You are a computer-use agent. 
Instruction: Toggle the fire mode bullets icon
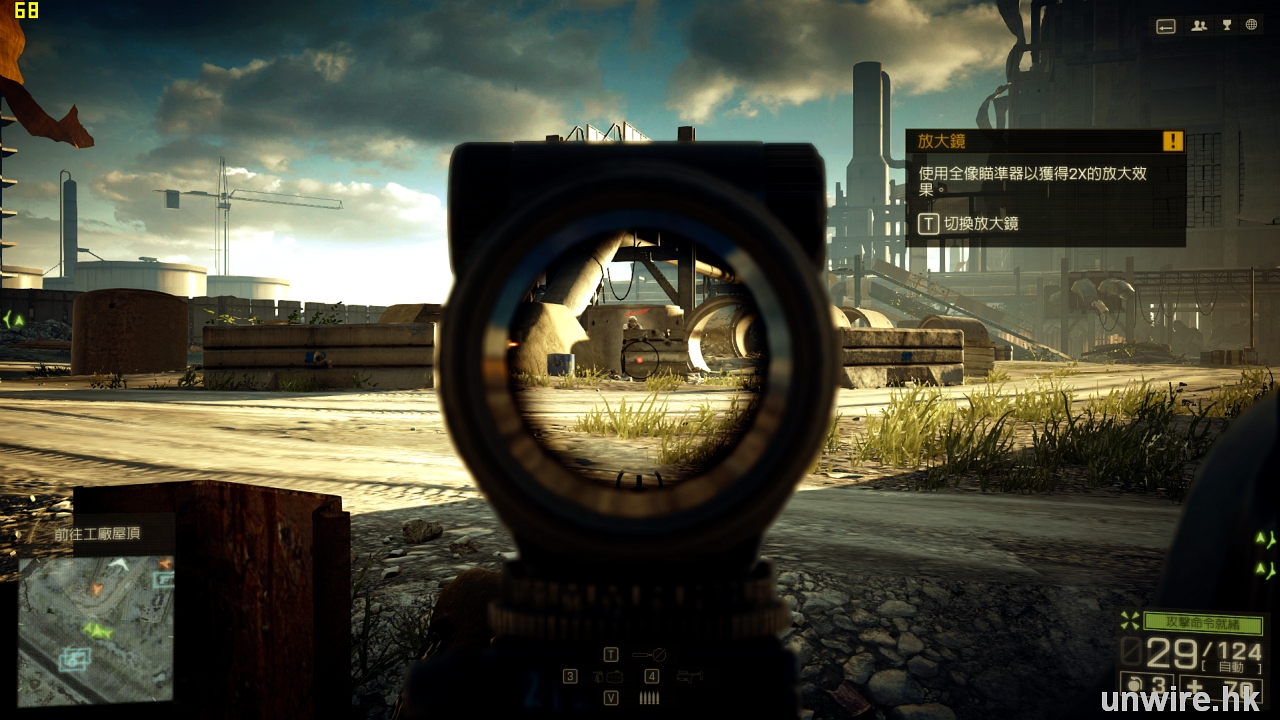[649, 698]
